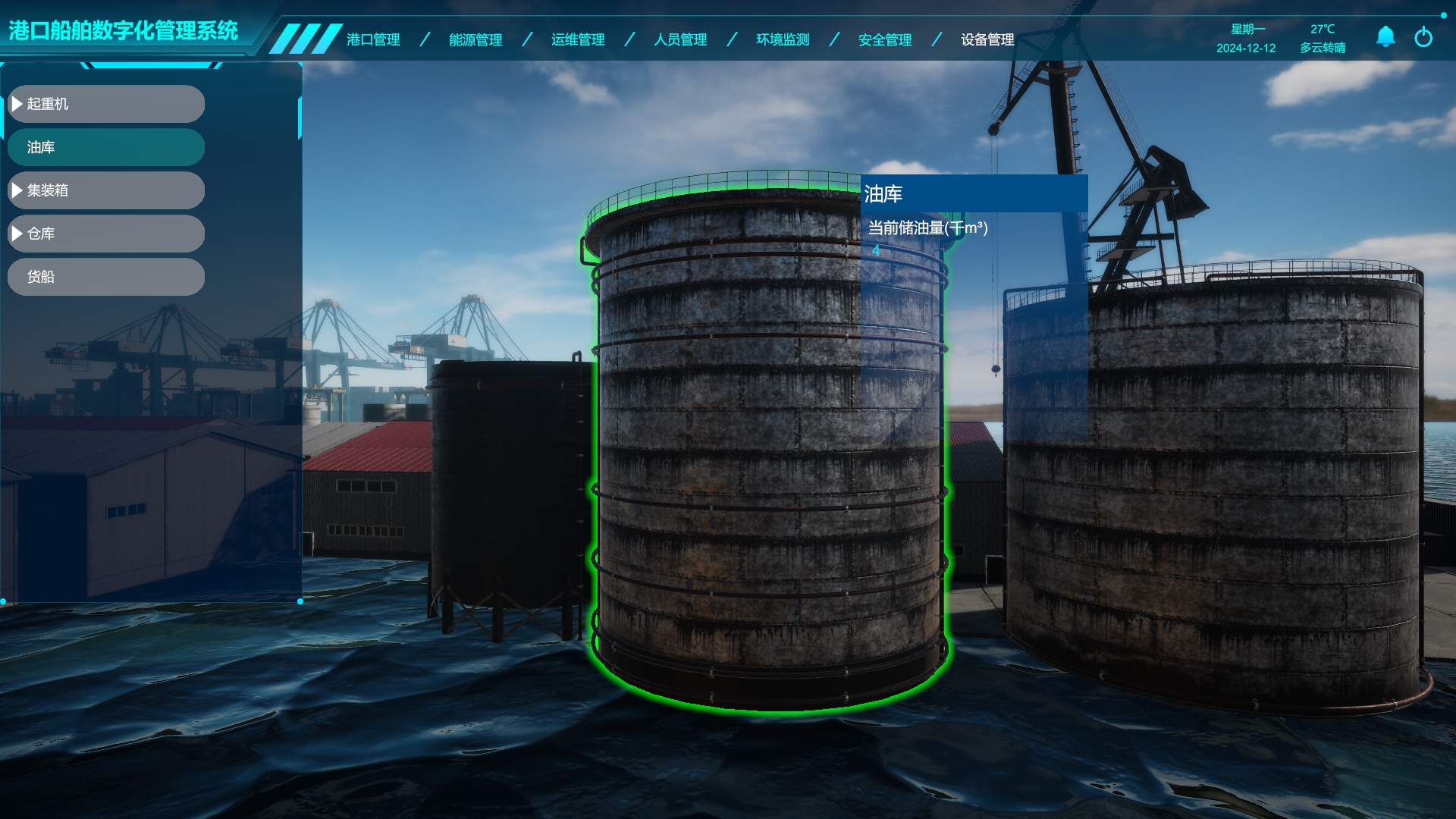Switch to 能源管理 tab
The height and width of the screenshot is (819, 1456).
click(x=475, y=39)
